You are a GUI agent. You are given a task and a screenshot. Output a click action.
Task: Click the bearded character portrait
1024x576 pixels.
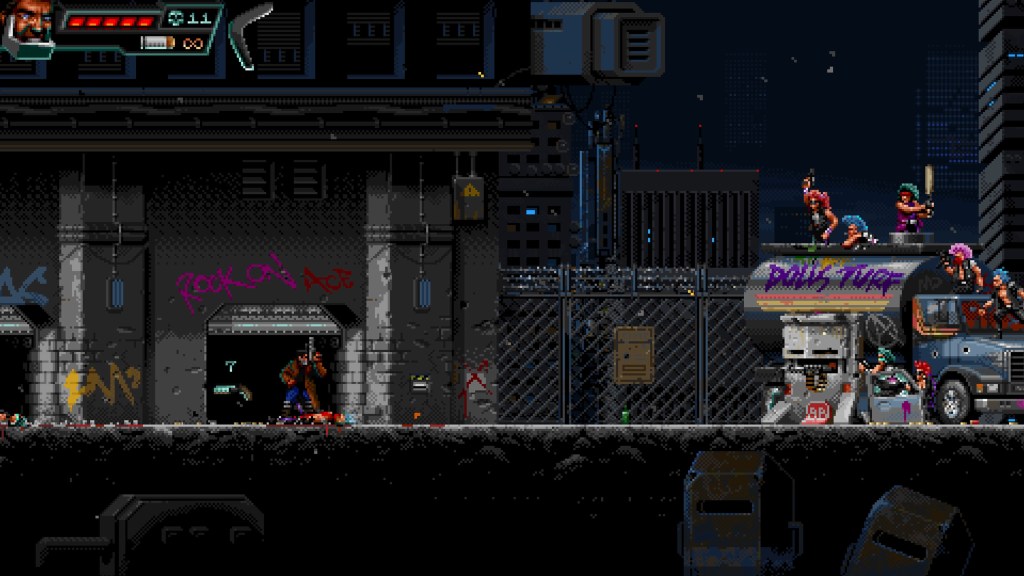28,24
